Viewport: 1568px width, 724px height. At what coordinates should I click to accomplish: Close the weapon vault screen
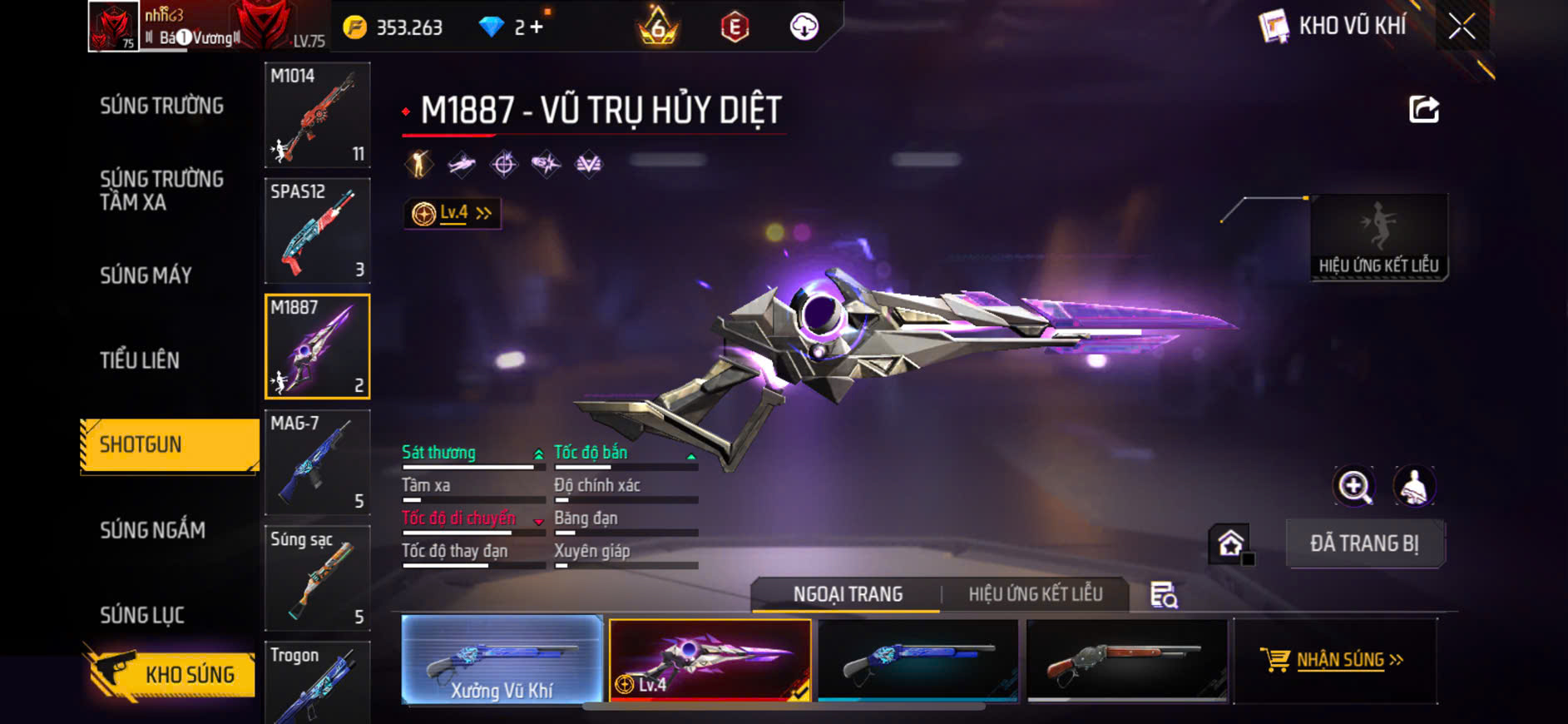pos(1462,27)
